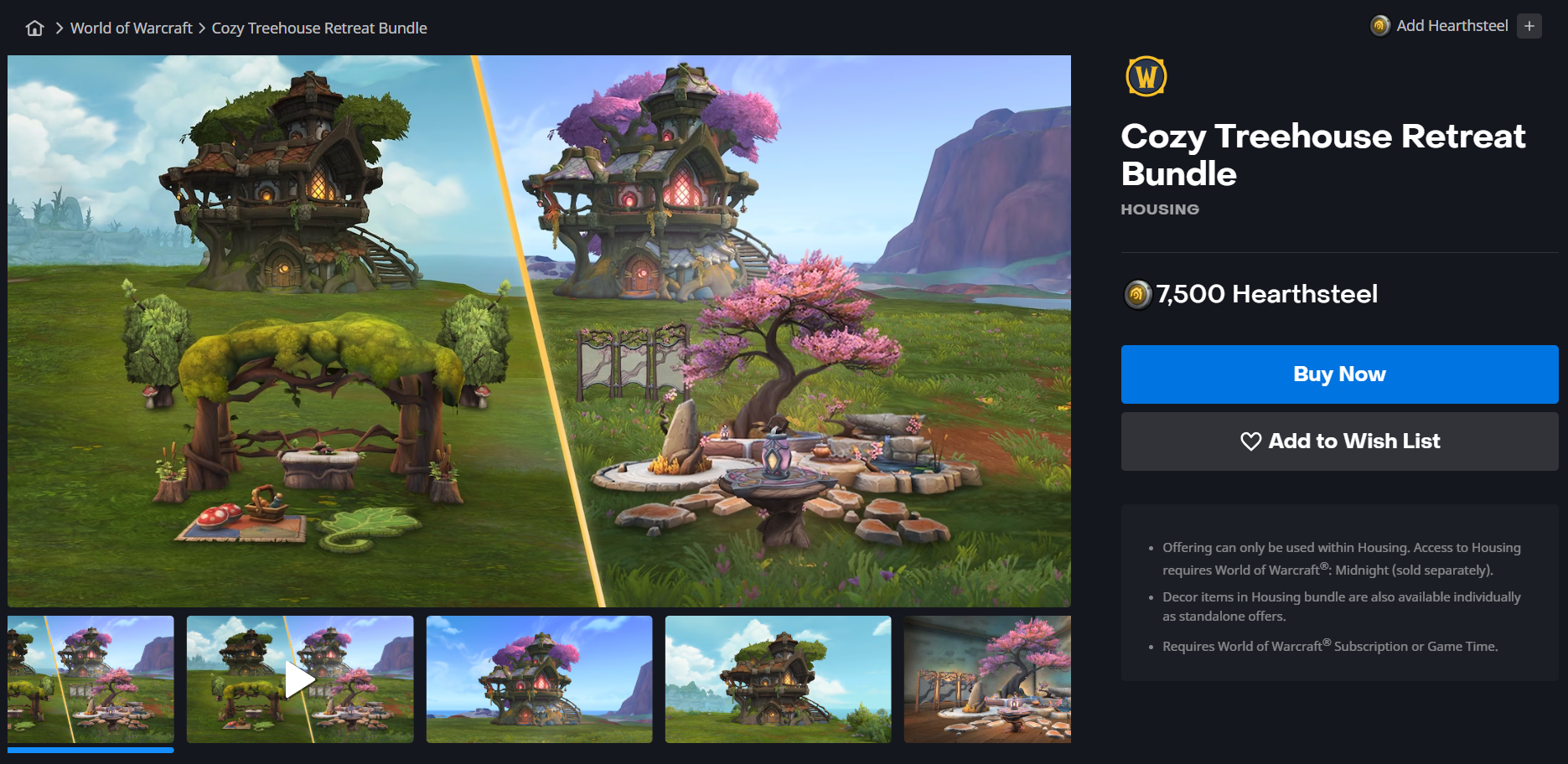
Task: Select the purple treehouse thumbnail
Action: coord(539,679)
